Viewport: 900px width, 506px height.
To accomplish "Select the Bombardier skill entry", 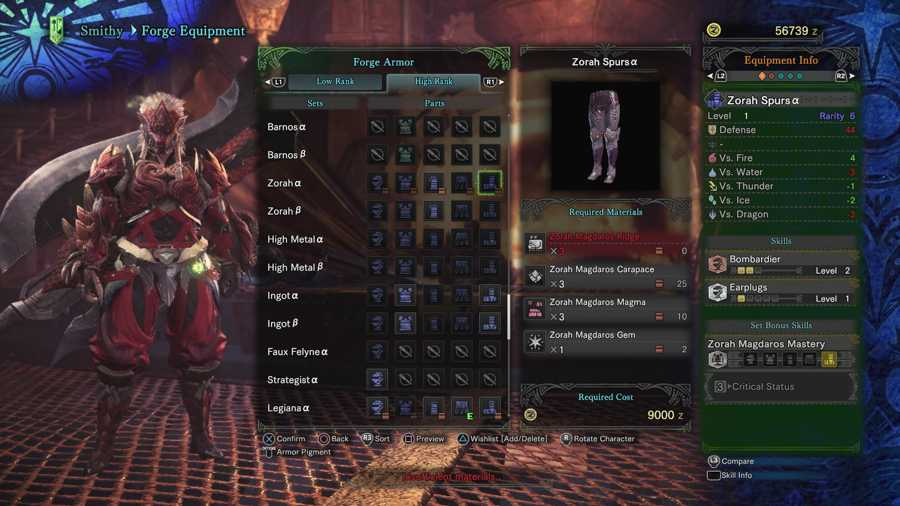I will tap(781, 264).
